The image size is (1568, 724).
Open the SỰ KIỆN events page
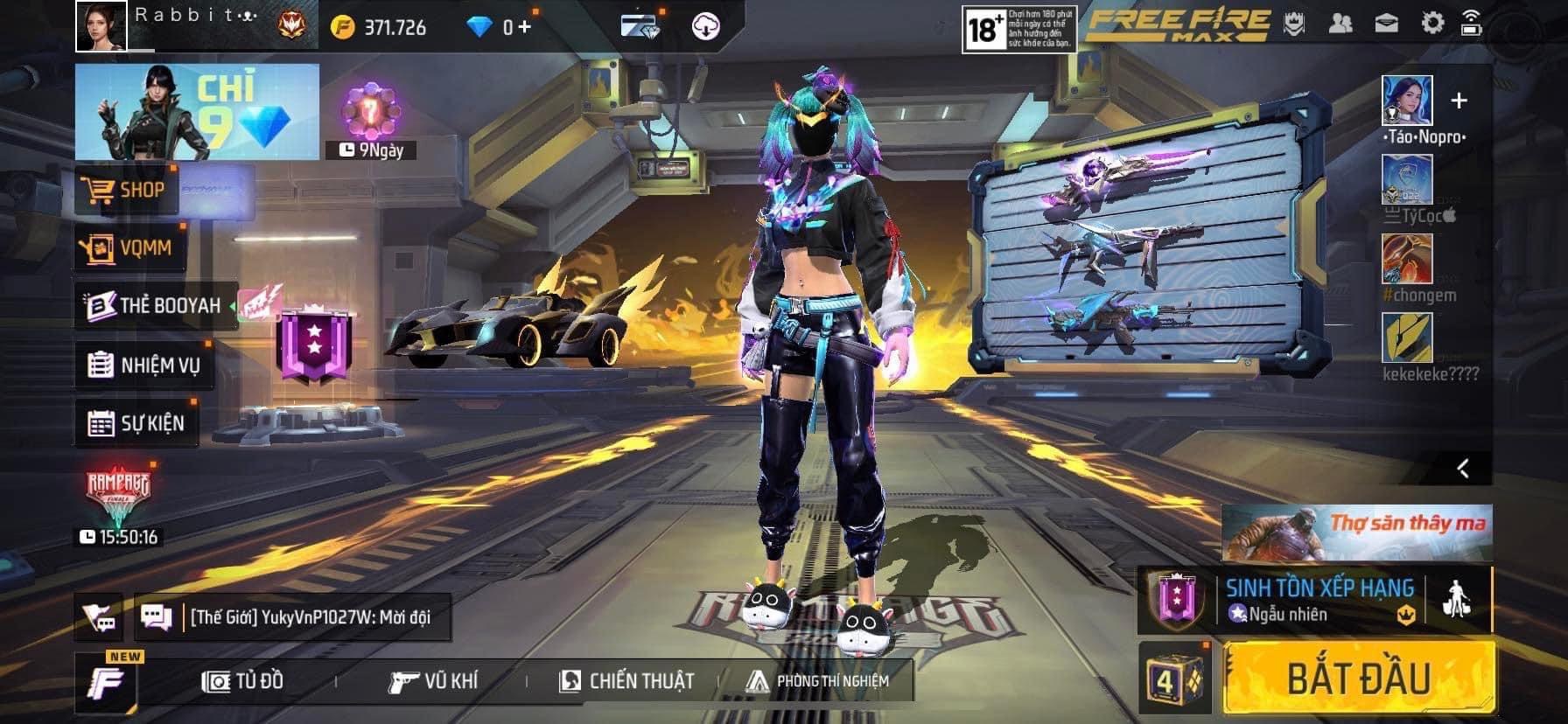[x=136, y=424]
